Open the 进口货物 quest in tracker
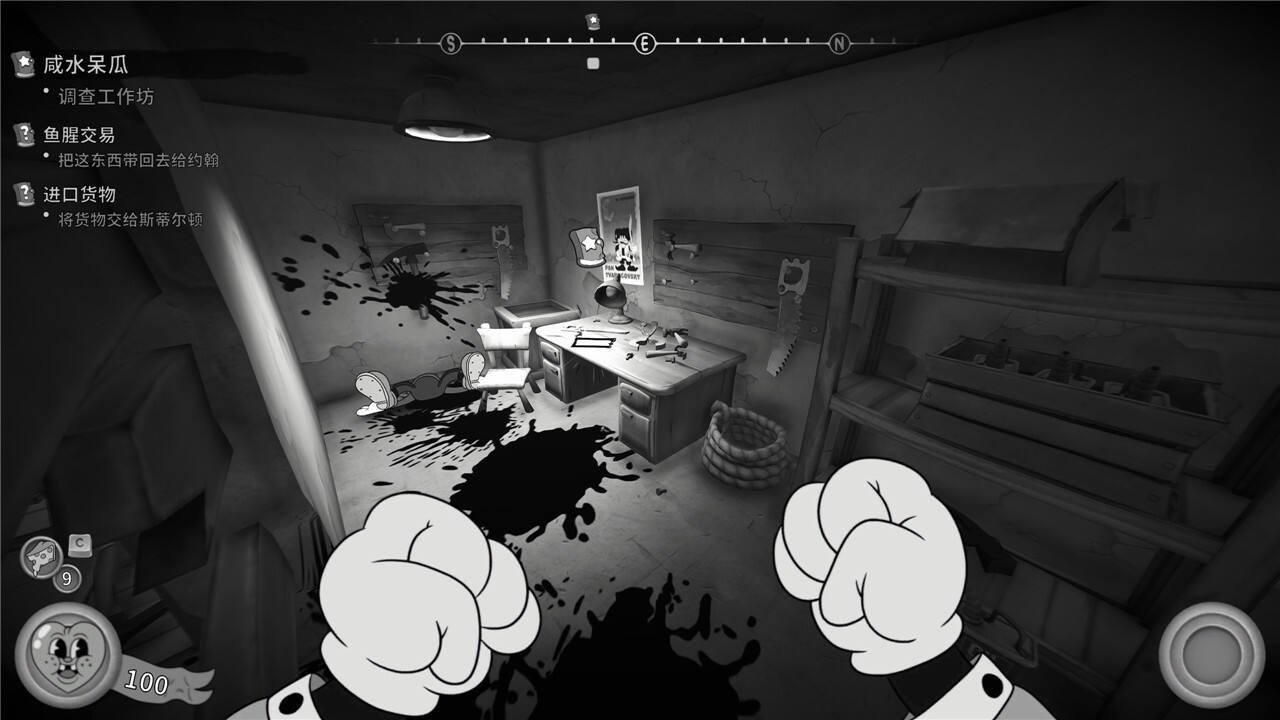The height and width of the screenshot is (720, 1280). pos(79,194)
